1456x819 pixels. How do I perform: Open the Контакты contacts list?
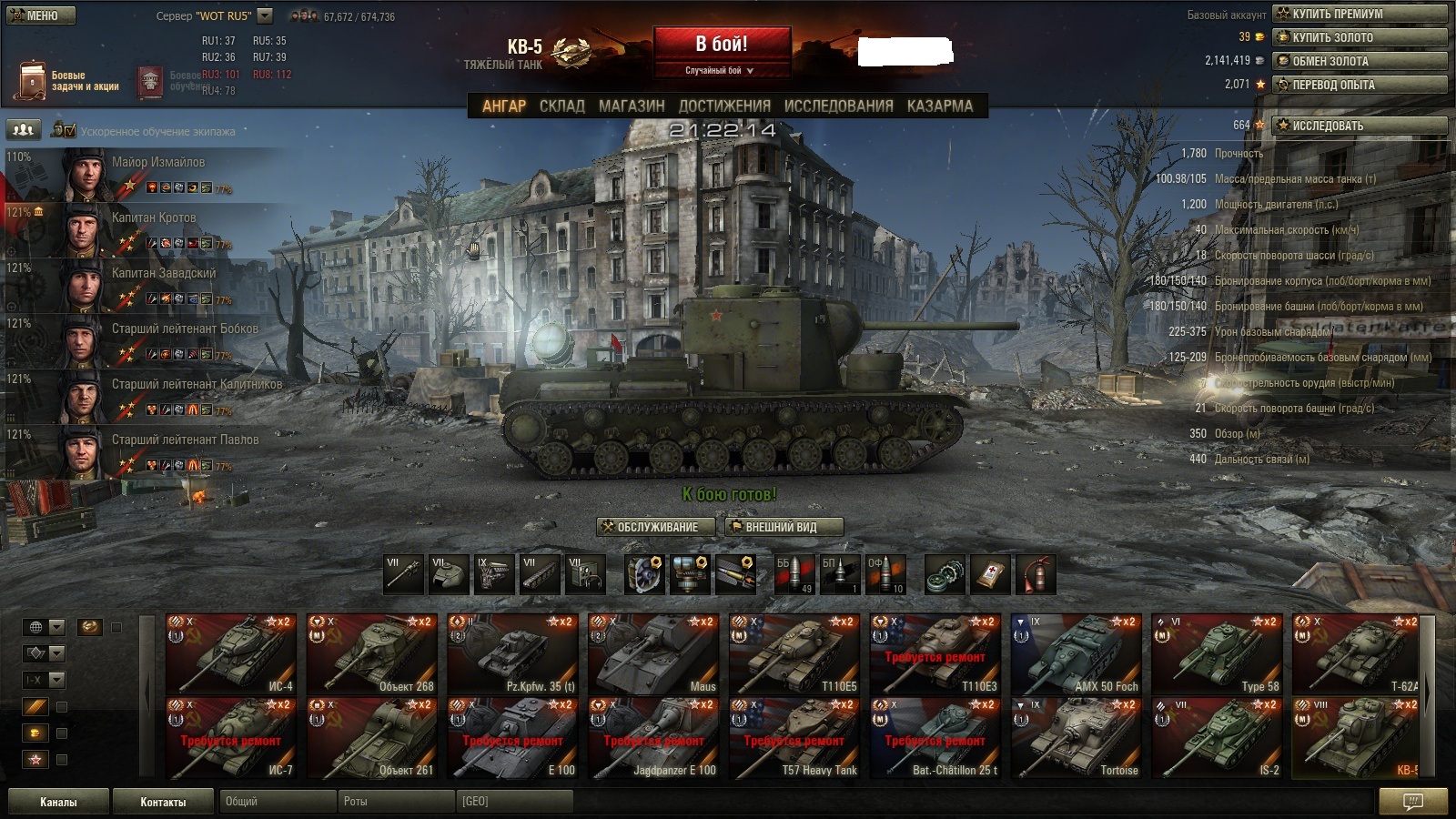tap(163, 802)
